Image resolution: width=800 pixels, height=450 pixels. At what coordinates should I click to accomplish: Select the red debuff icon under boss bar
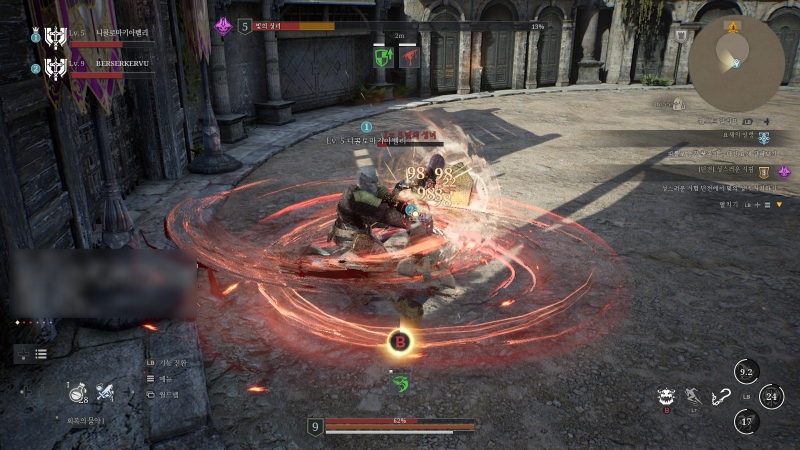(408, 58)
